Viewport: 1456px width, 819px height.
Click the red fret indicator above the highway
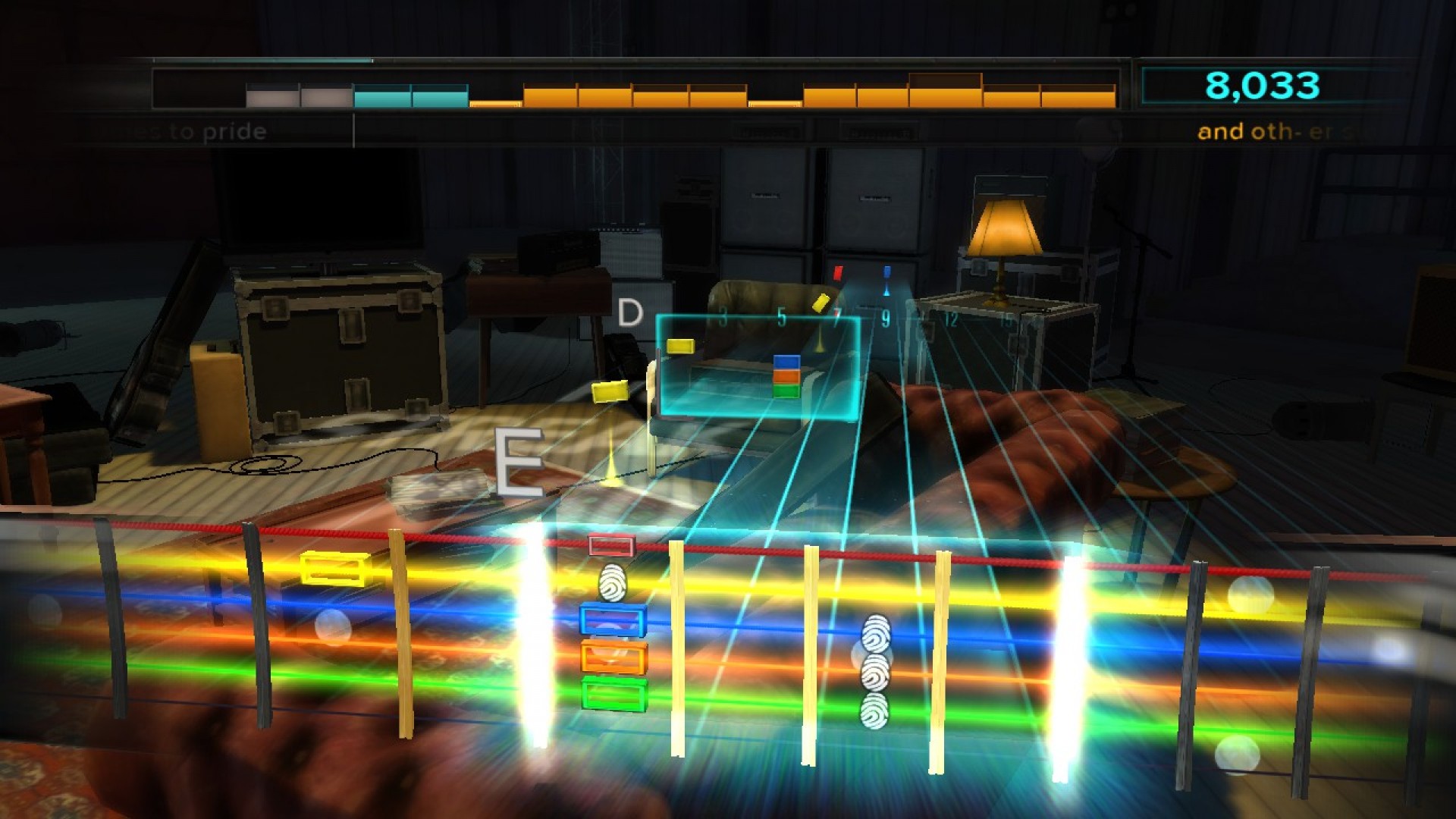(837, 273)
